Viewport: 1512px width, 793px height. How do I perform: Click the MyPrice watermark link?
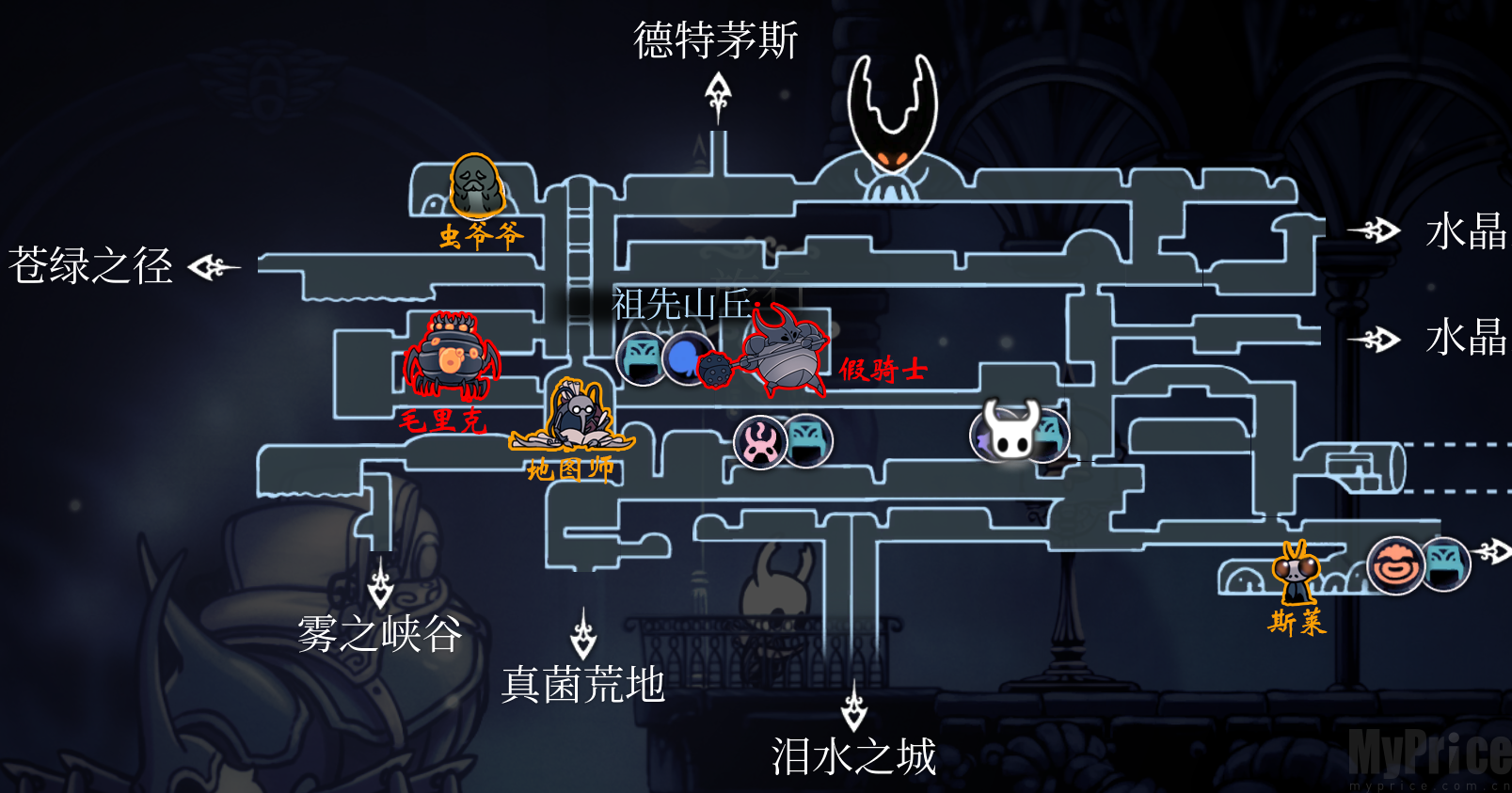(x=1430, y=752)
